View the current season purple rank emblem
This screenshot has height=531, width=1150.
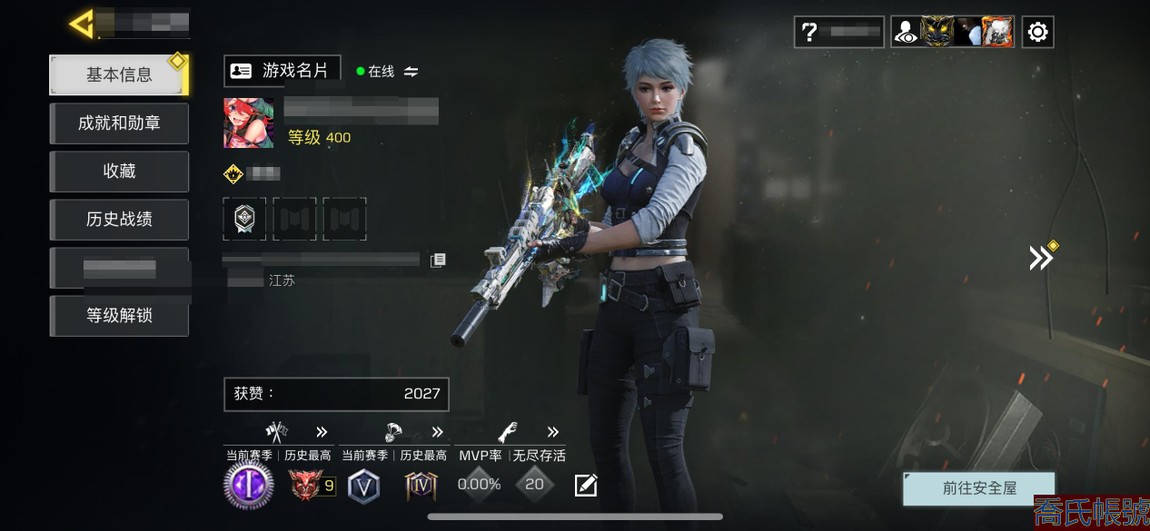click(x=248, y=485)
